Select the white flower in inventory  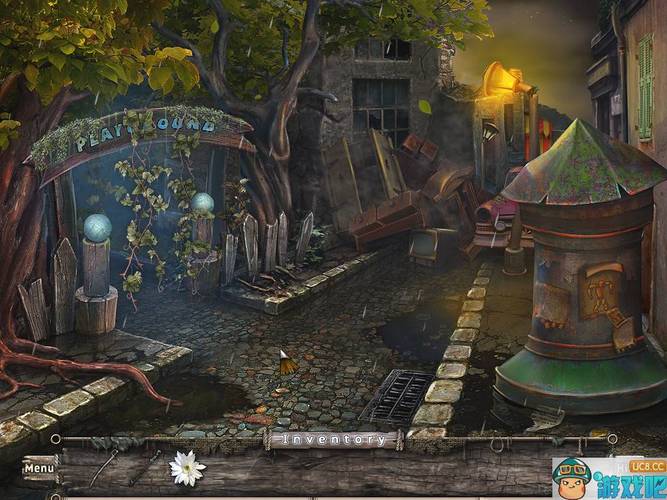[186, 465]
